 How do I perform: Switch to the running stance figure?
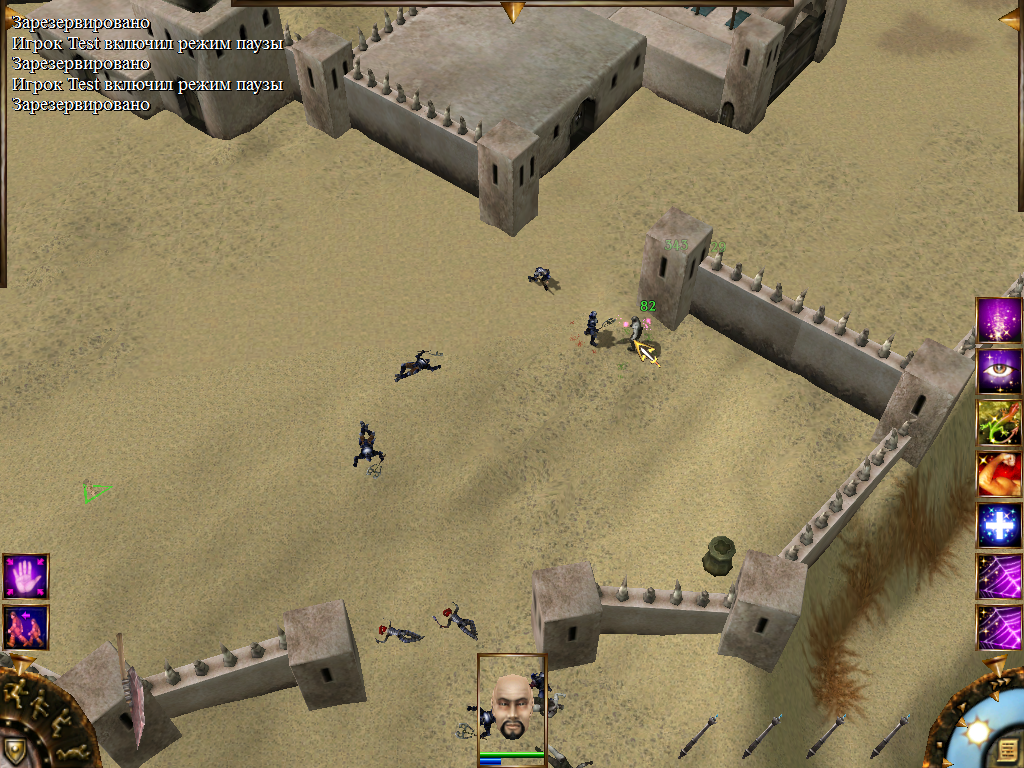14,694
